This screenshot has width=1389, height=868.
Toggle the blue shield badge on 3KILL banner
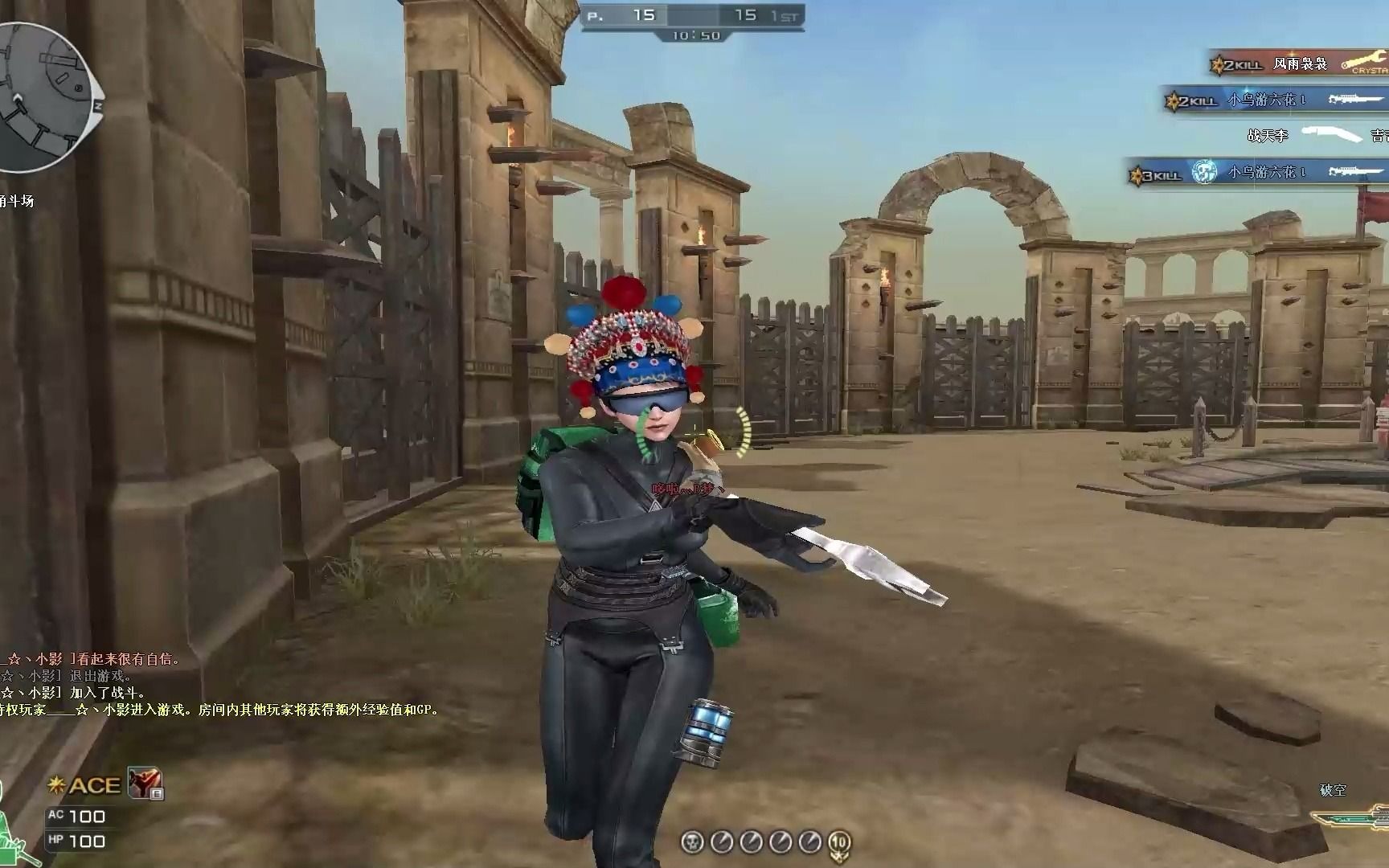coord(1203,173)
